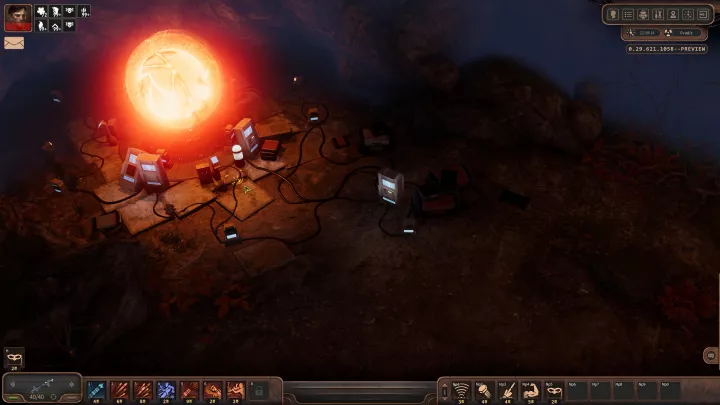Use the mask skill in the right hotbar
Viewport: 720px width, 405px height.
click(x=553, y=389)
